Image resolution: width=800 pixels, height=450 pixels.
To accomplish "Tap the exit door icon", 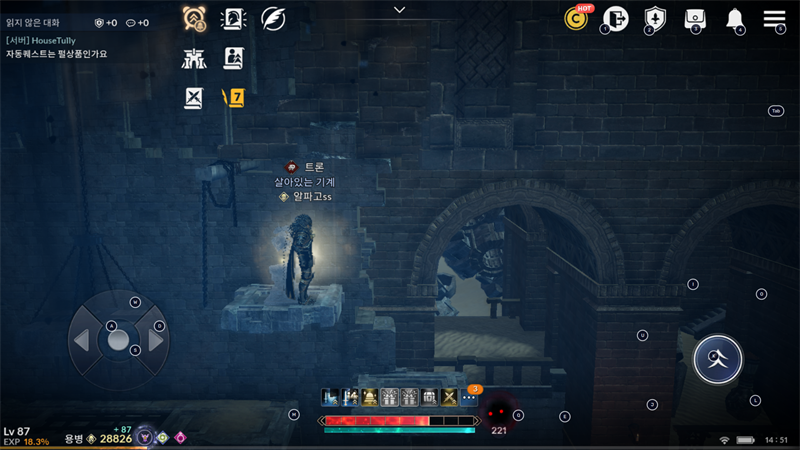I will point(616,18).
